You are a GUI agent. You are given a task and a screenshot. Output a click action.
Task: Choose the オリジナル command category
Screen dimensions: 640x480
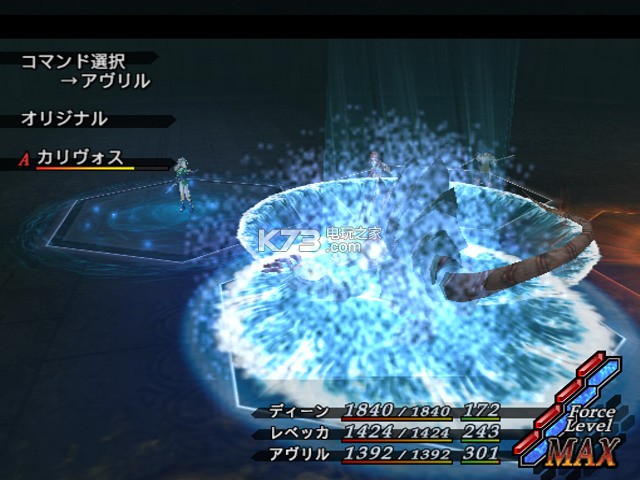64,119
